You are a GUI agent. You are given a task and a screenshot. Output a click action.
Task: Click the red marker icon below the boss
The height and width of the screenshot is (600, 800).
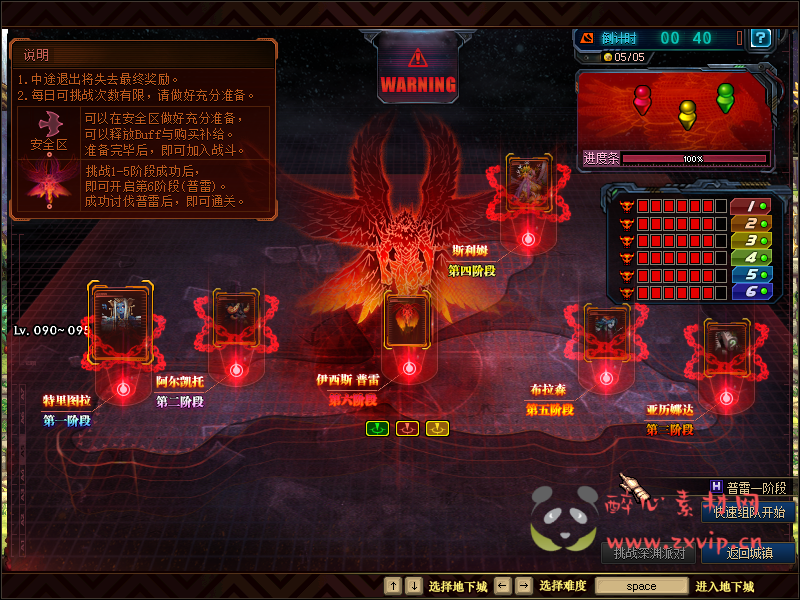click(x=407, y=428)
